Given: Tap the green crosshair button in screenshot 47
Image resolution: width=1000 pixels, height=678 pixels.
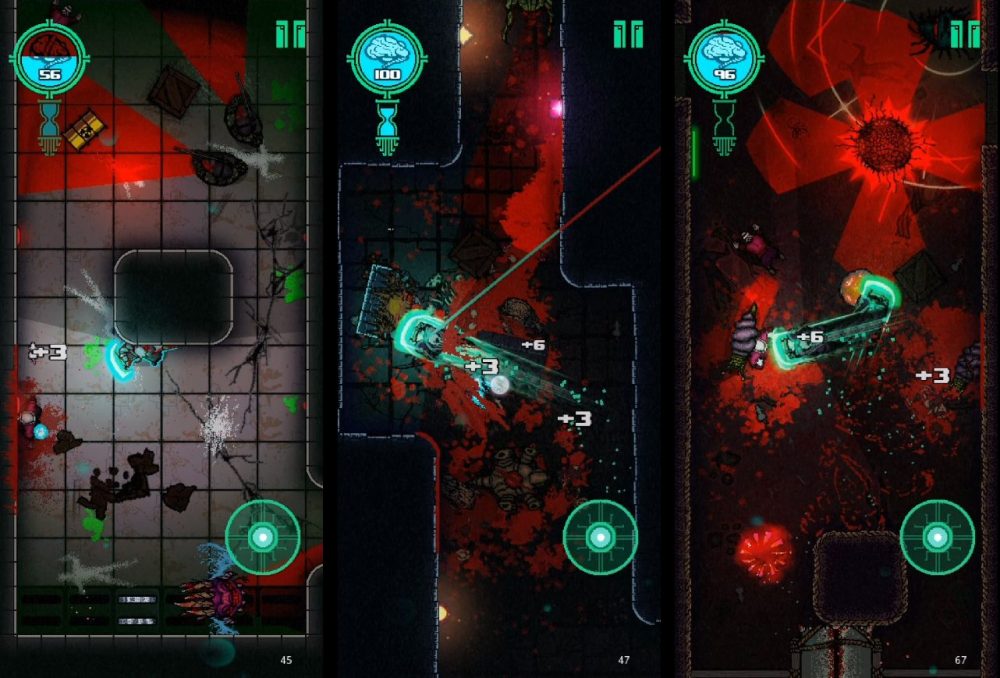Looking at the screenshot, I should (x=600, y=537).
